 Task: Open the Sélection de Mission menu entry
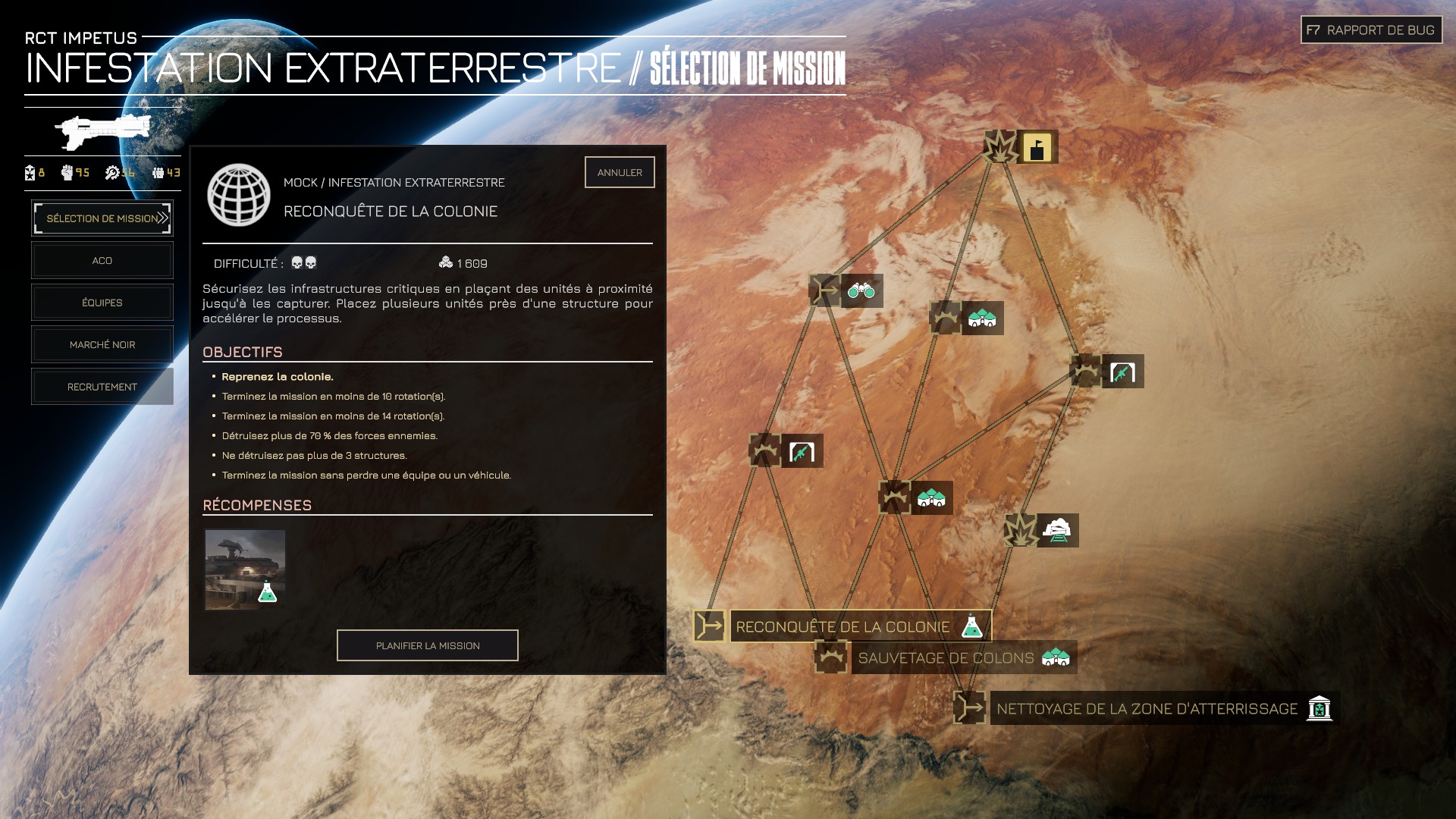click(x=102, y=218)
